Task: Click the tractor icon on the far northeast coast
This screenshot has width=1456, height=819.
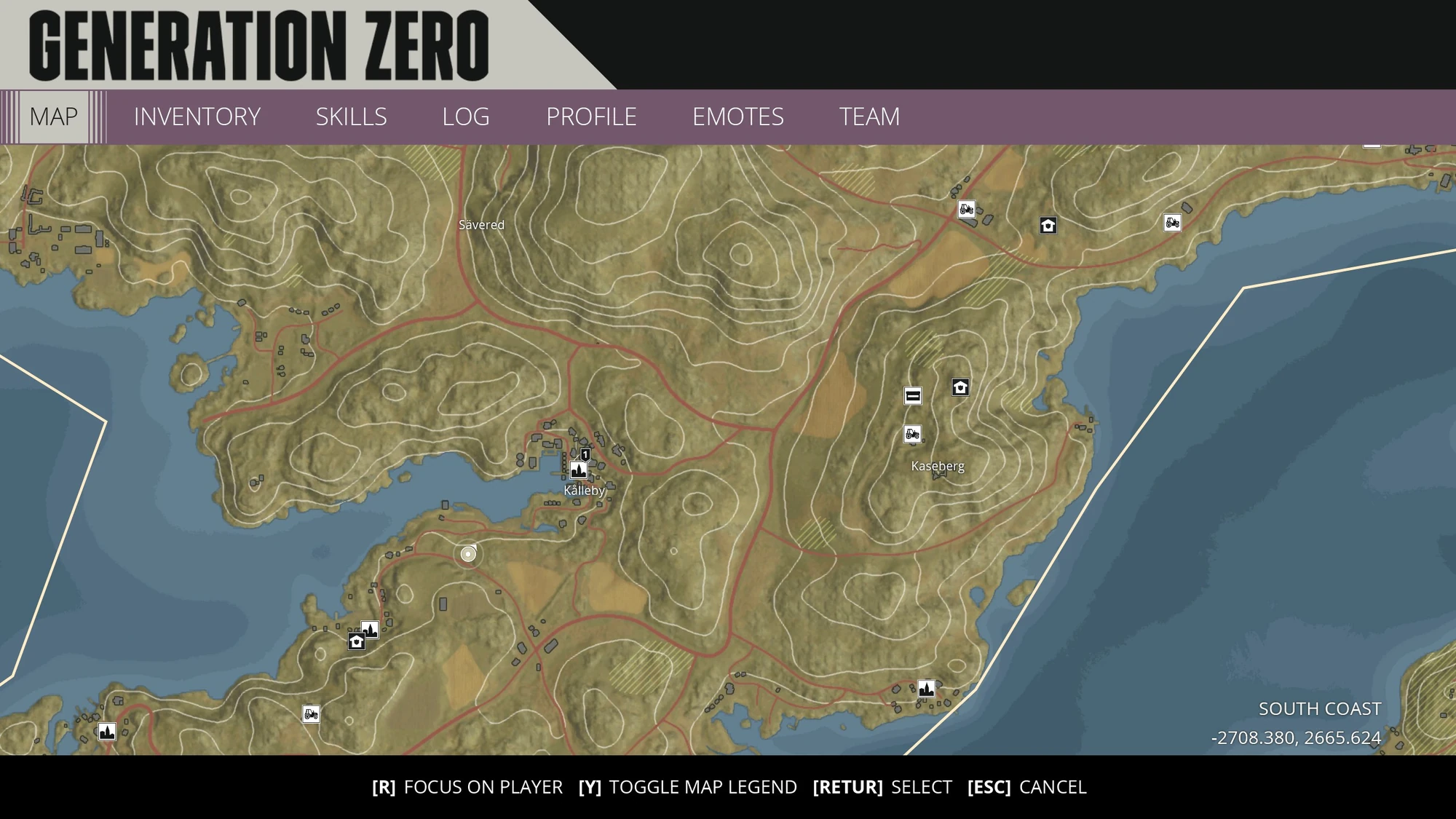Action: click(1171, 222)
